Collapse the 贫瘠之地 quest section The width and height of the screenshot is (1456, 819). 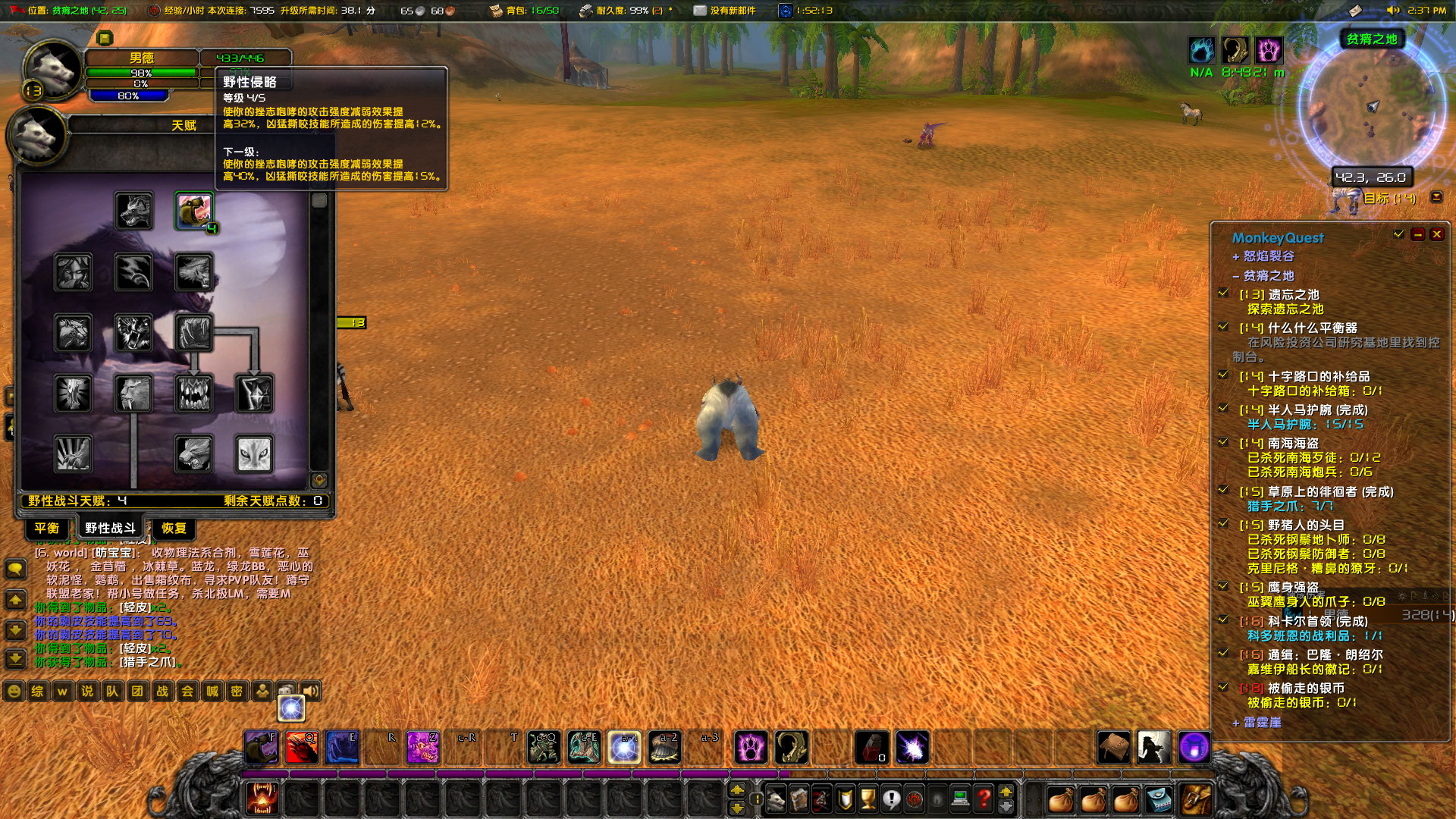(x=1237, y=275)
